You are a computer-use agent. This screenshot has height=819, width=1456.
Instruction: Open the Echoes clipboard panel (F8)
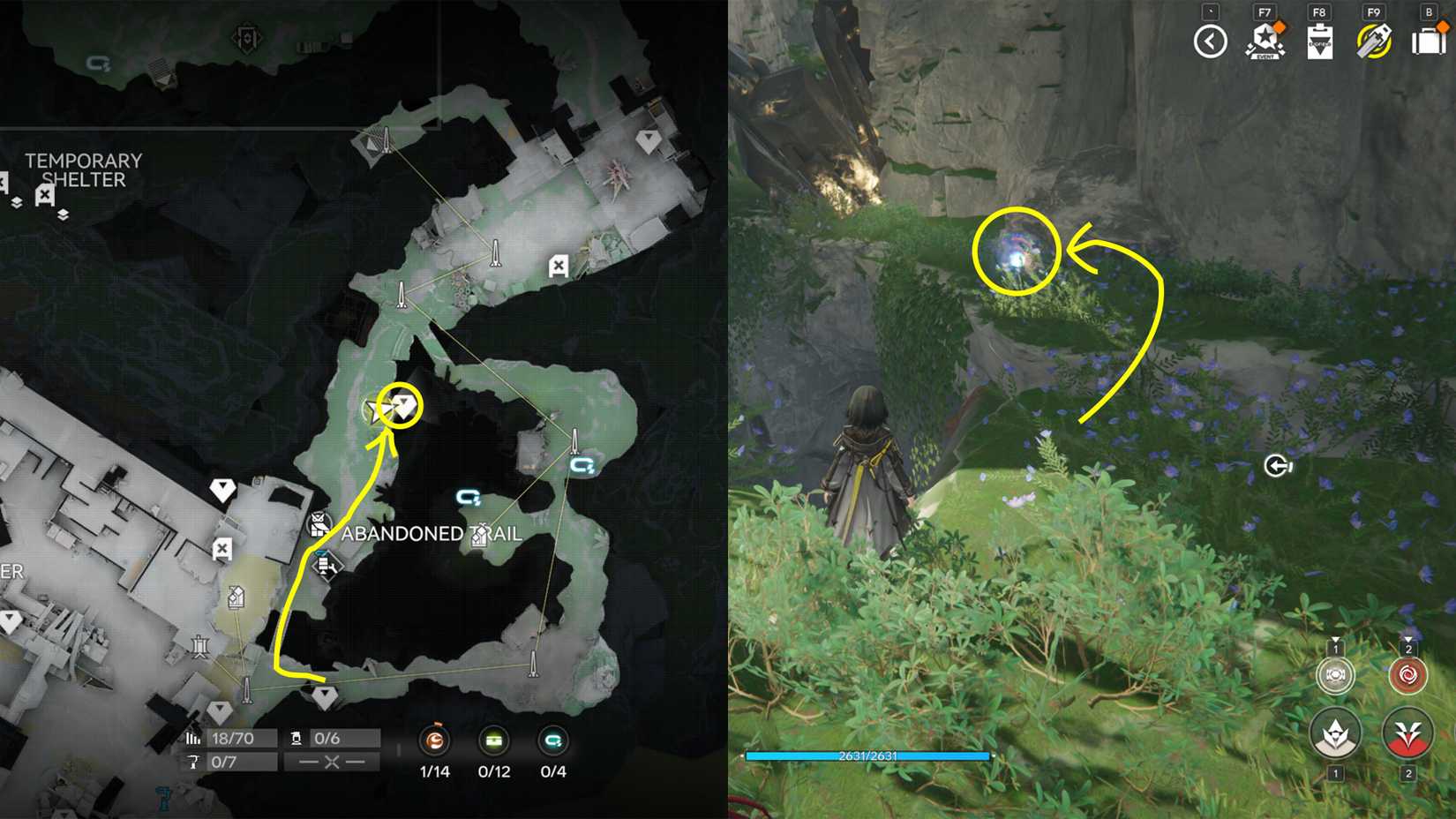(x=1320, y=40)
